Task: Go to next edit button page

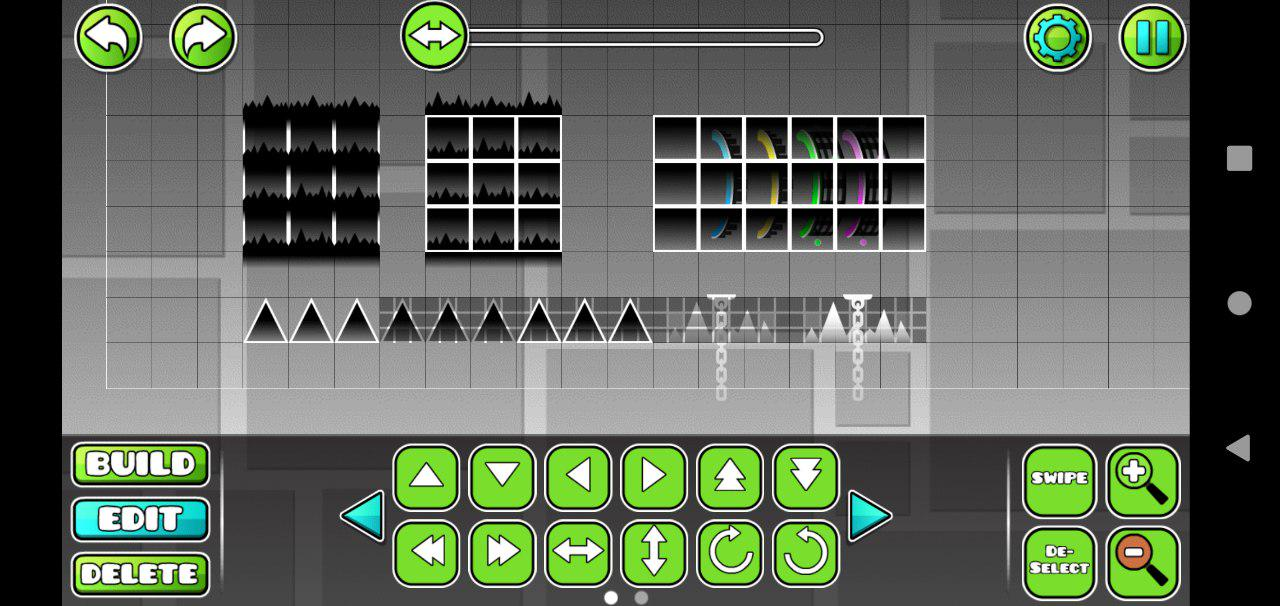Action: pos(869,516)
